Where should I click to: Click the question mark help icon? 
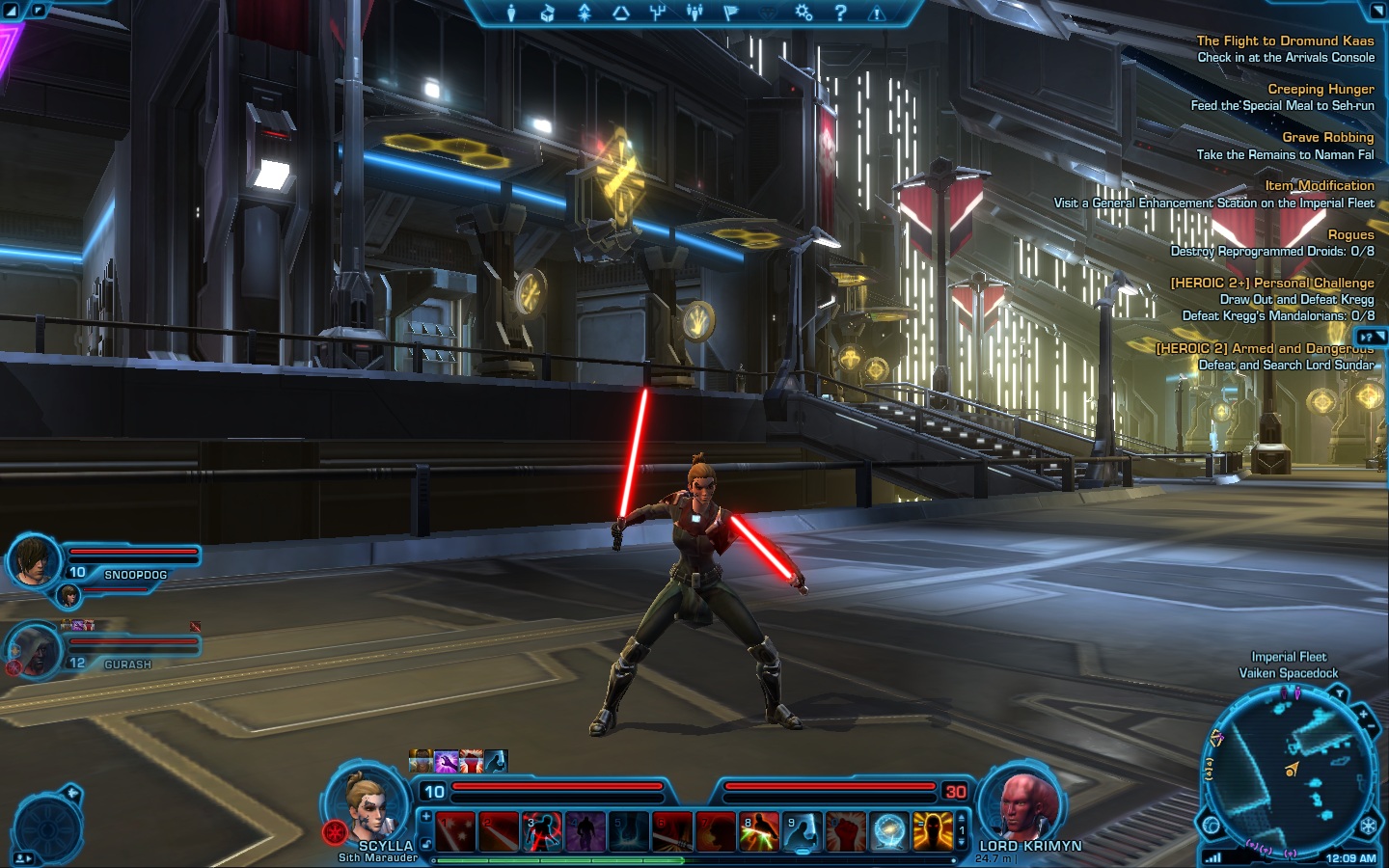tap(840, 13)
